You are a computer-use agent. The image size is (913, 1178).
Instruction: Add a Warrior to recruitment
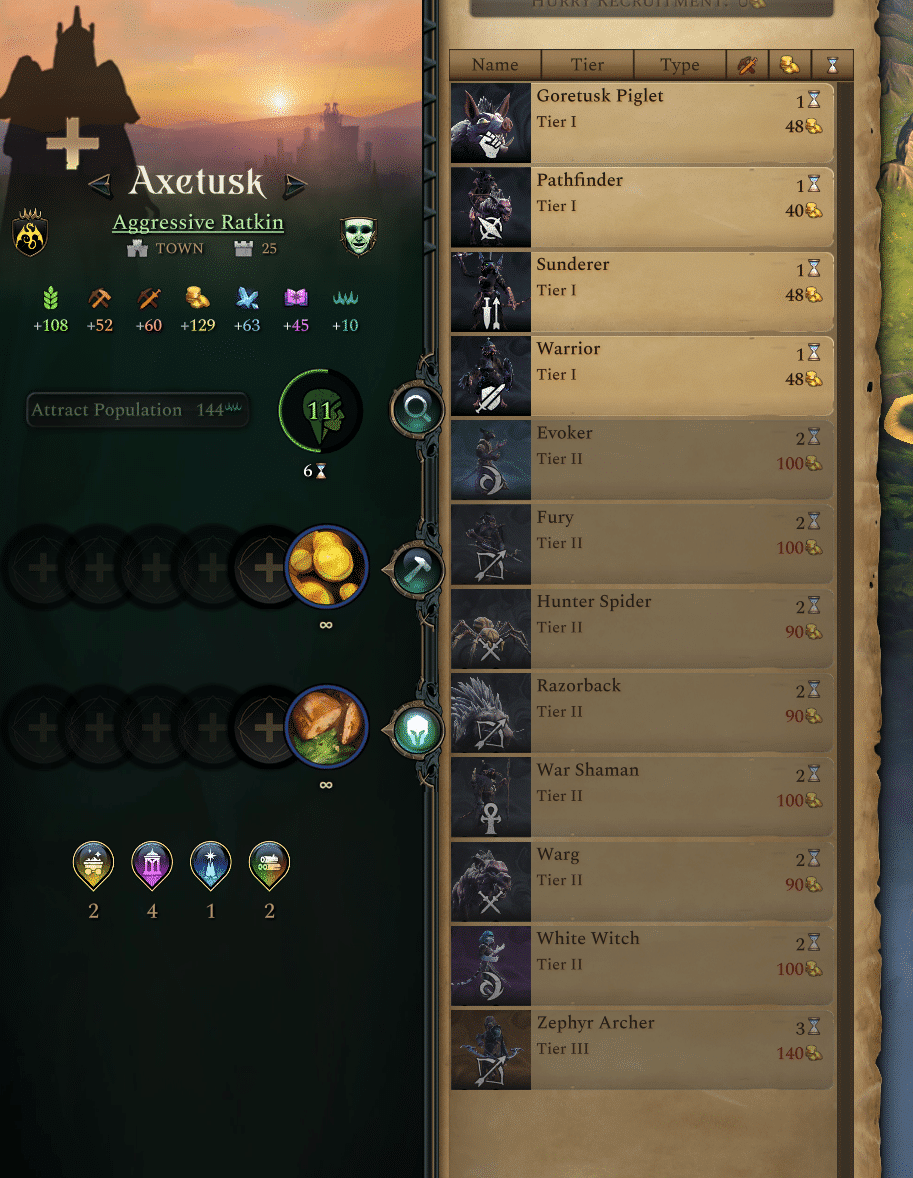640,375
